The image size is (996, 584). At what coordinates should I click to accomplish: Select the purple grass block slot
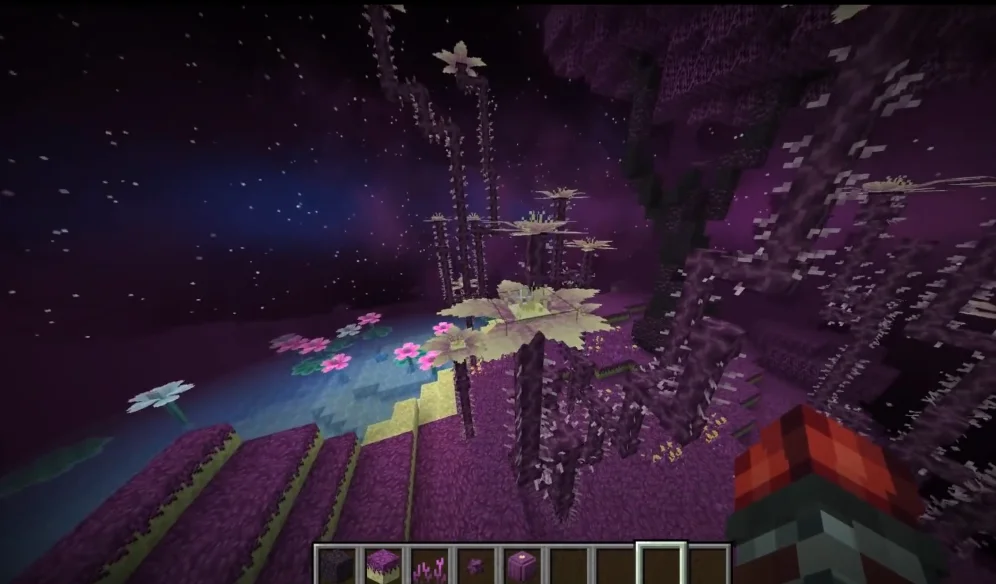[x=383, y=565]
